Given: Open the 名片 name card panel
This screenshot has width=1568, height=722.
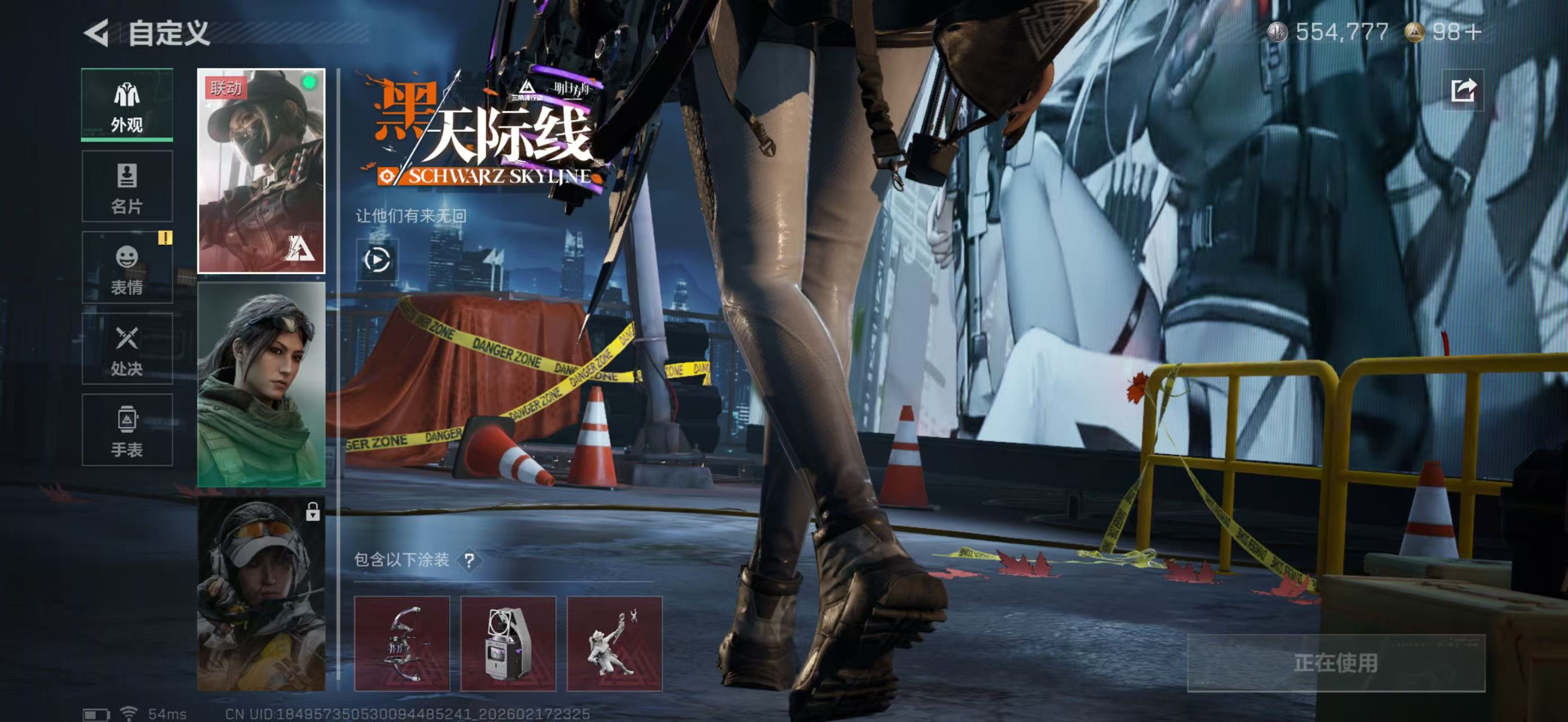Looking at the screenshot, I should pyautogui.click(x=127, y=186).
